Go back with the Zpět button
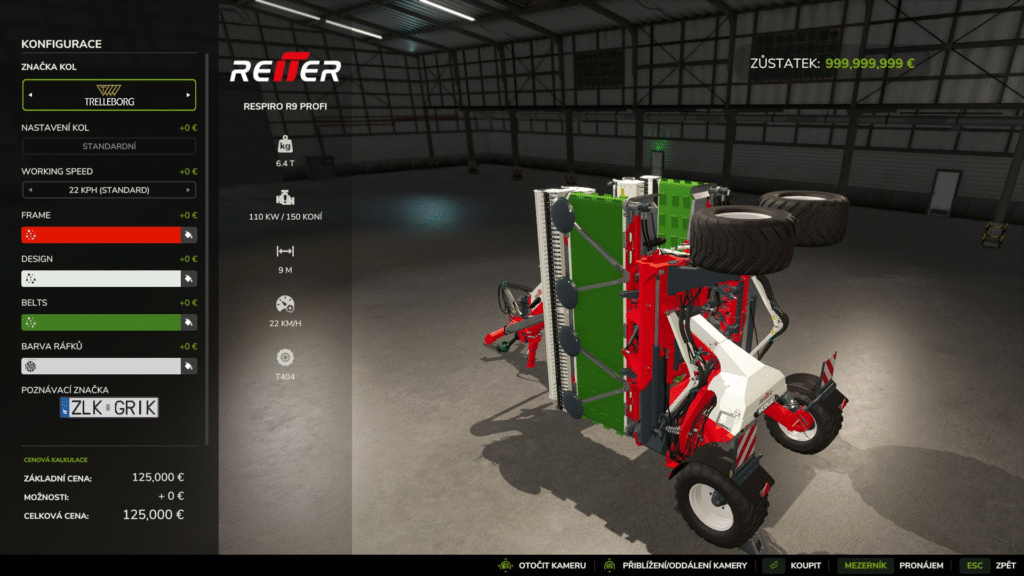Screen dimensions: 1024x576 1004,566
